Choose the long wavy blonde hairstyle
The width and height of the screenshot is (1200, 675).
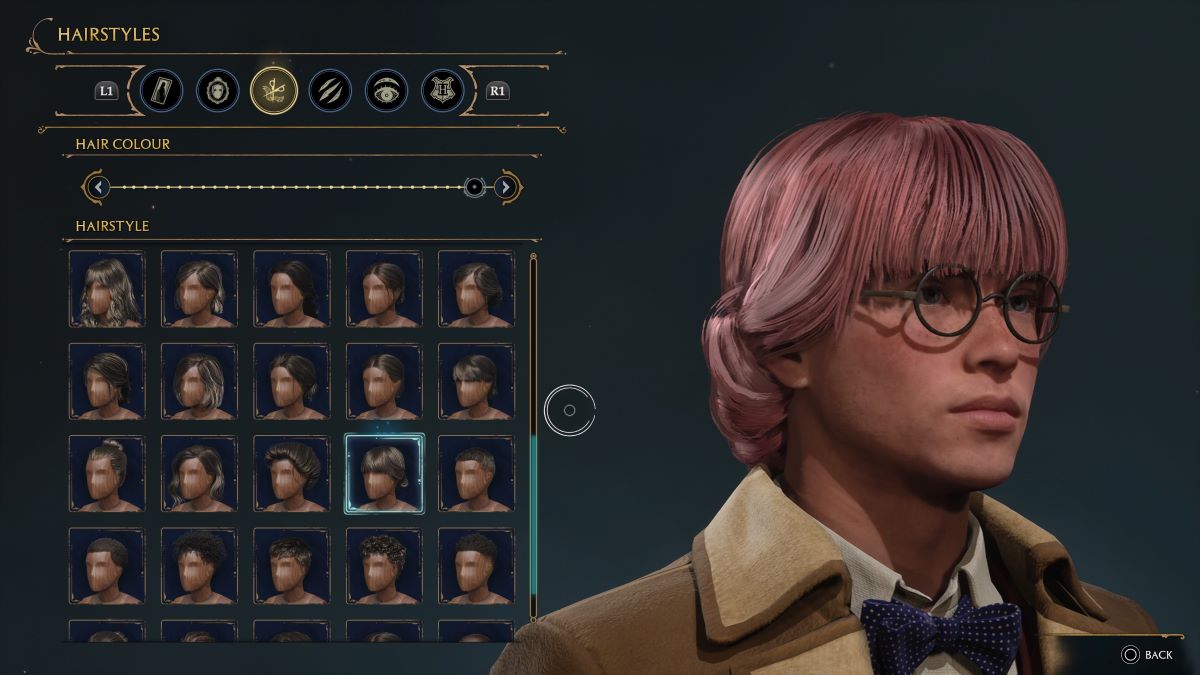click(x=107, y=289)
